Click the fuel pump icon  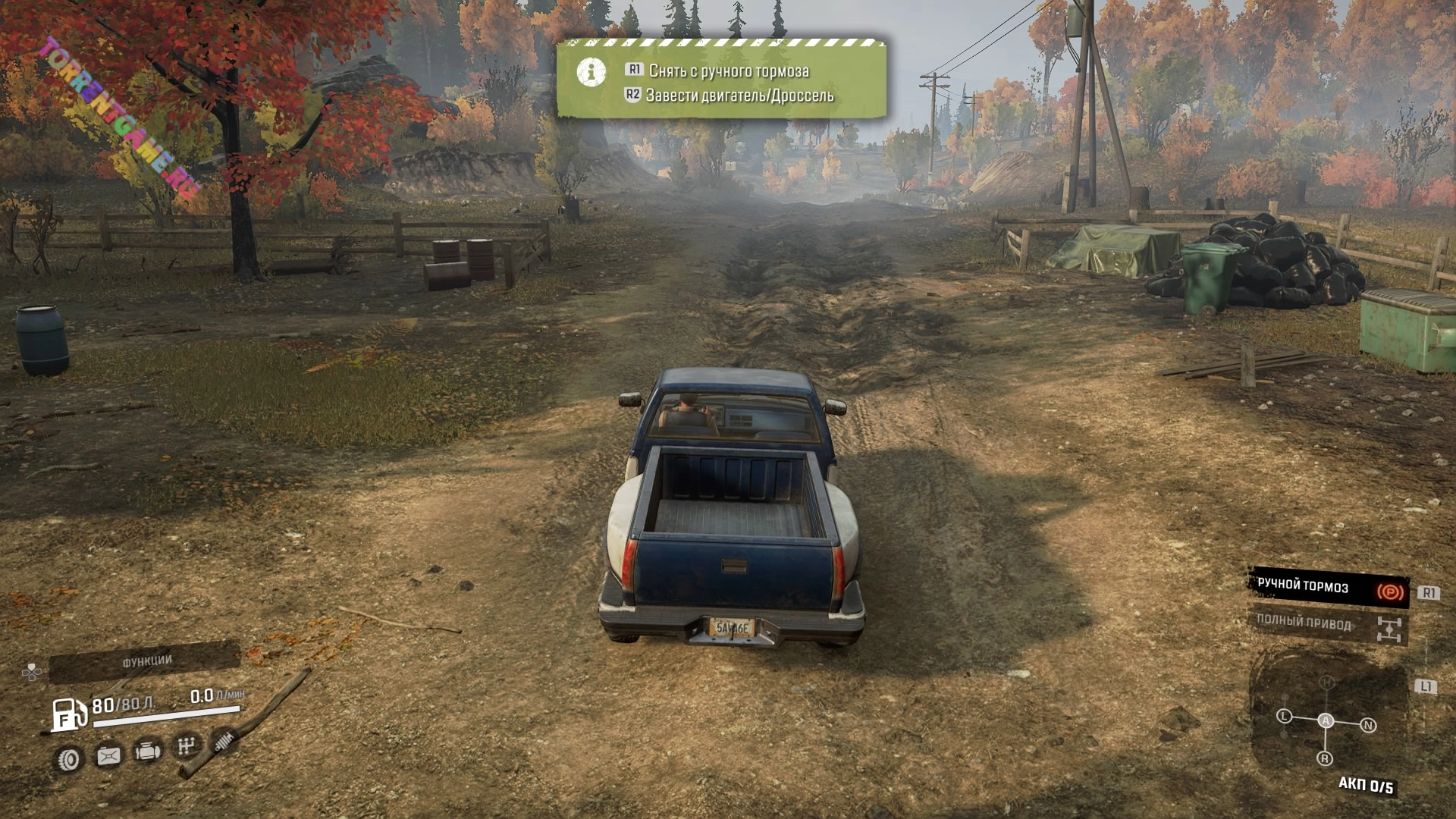69,714
